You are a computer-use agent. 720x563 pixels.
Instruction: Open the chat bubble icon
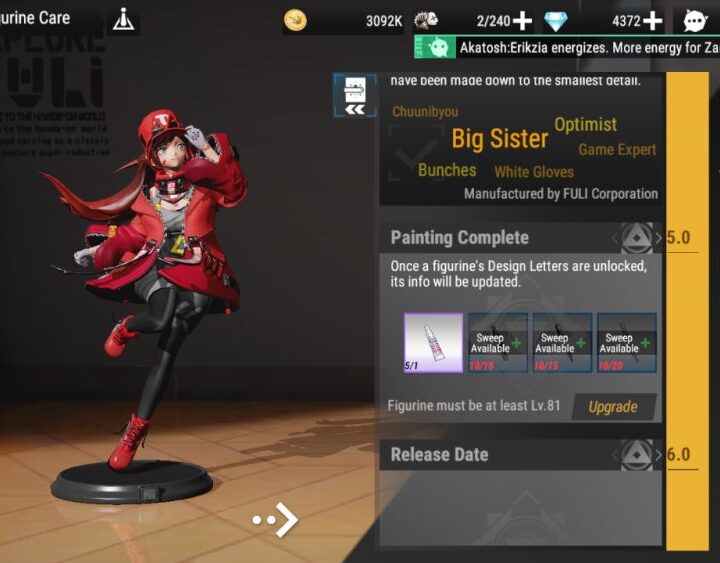click(696, 20)
